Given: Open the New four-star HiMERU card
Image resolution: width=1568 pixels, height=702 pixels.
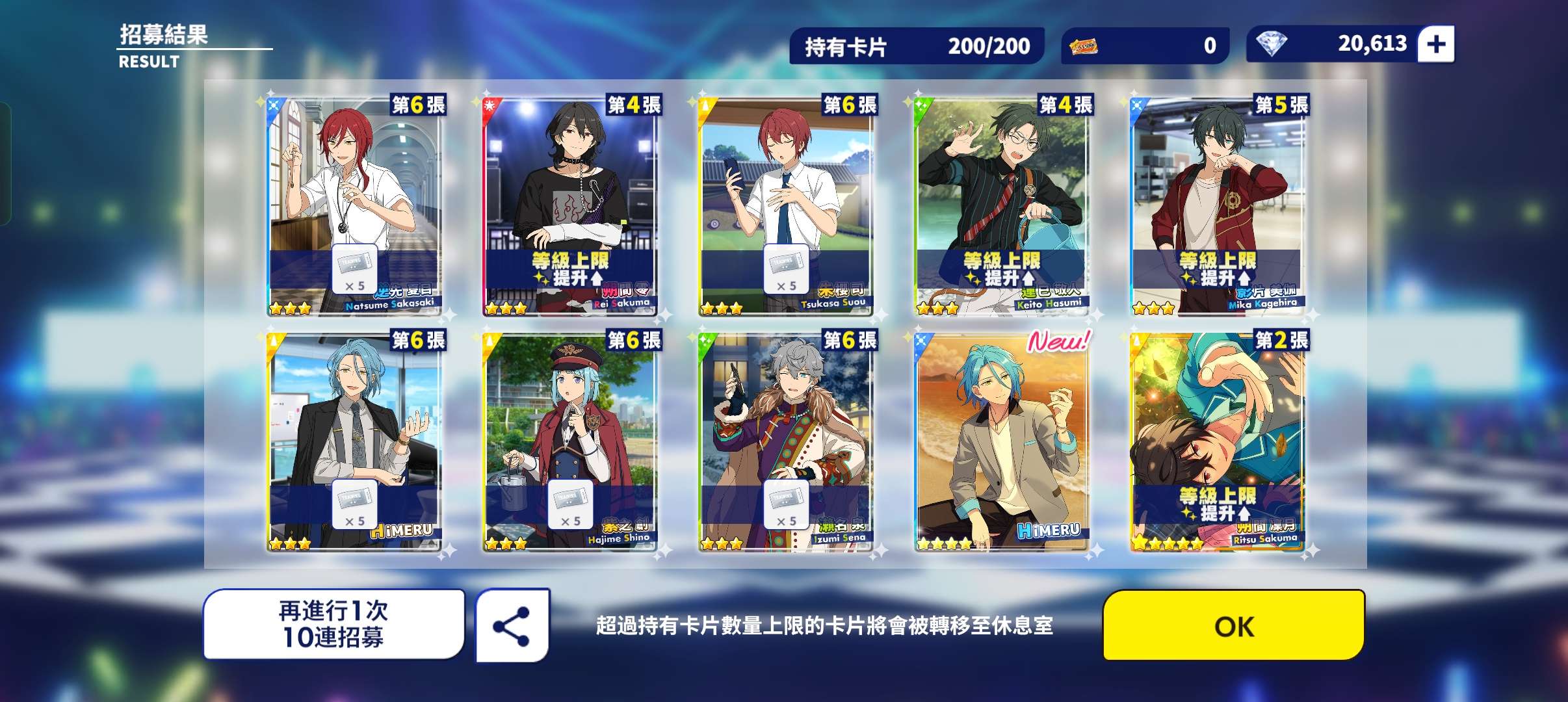Looking at the screenshot, I should [x=1002, y=442].
